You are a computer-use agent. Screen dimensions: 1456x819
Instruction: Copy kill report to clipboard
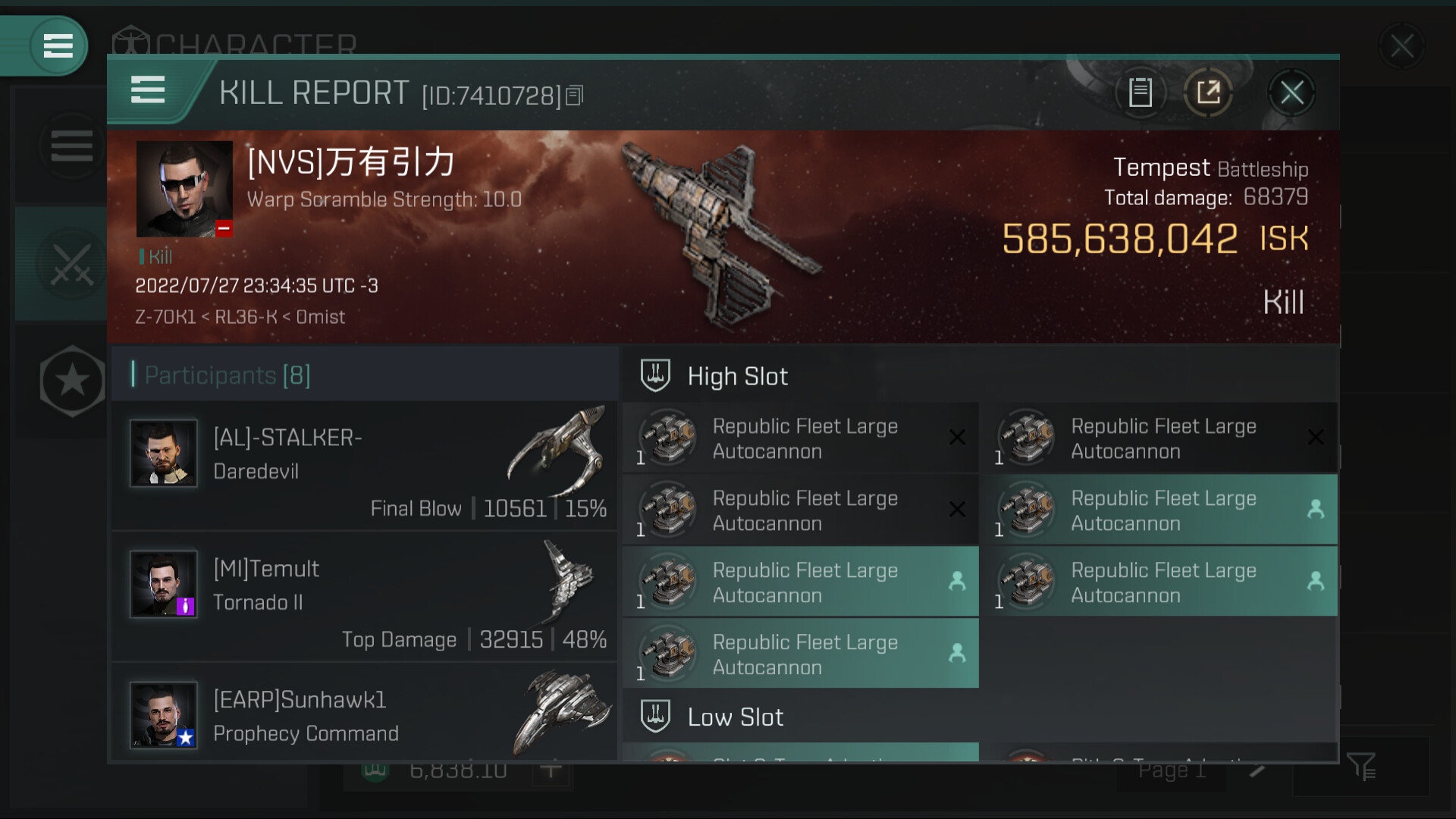pos(1140,93)
